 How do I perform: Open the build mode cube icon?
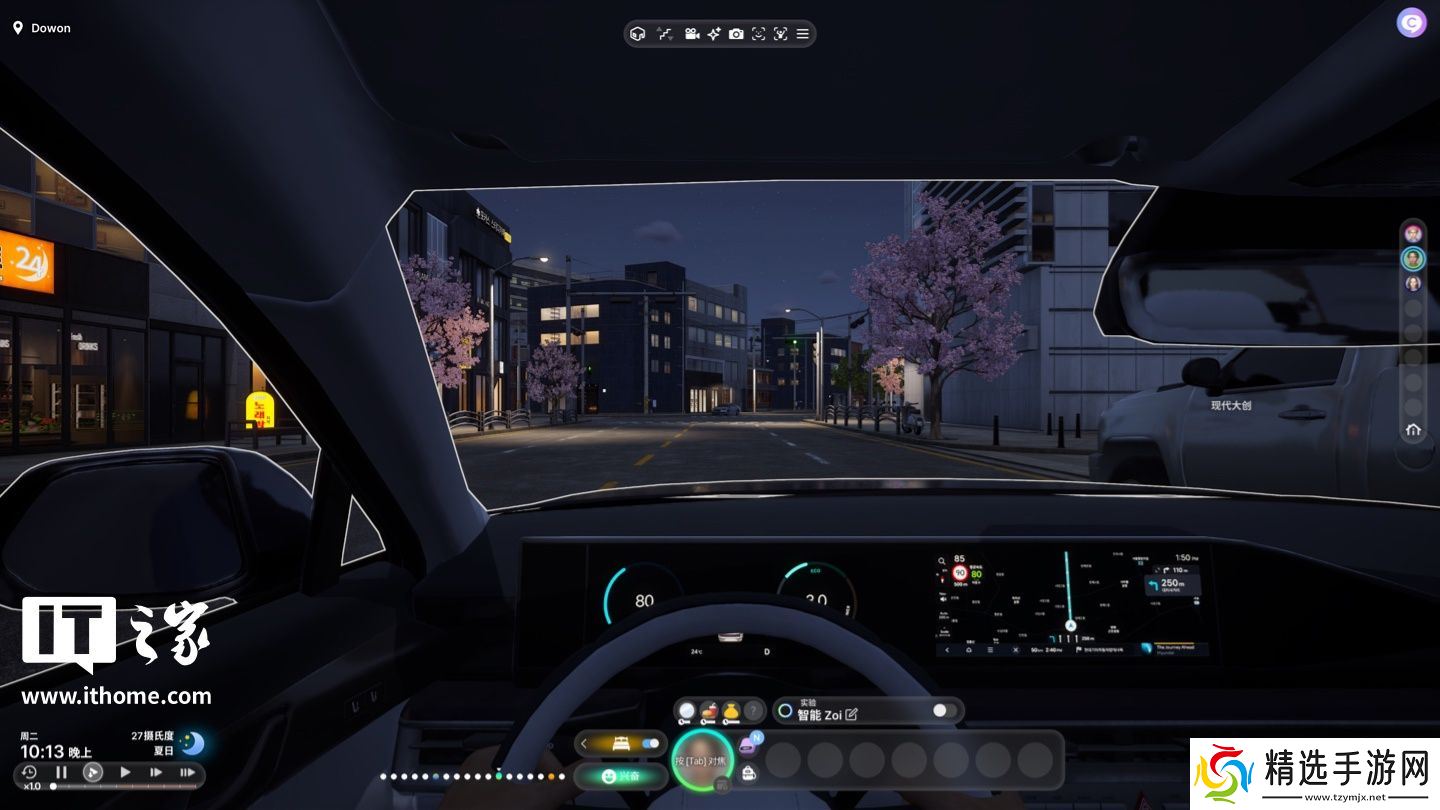[637, 34]
